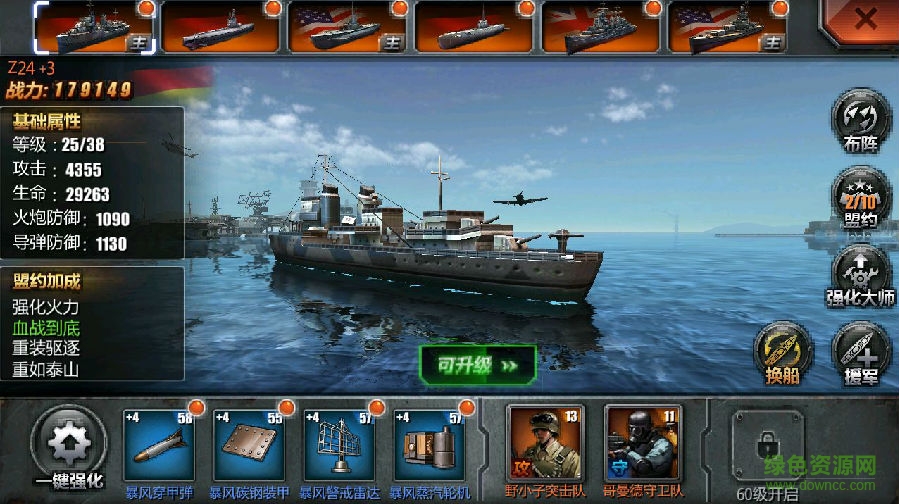
Task: Open the 暴风蒸汽轮机 steam turbine slot
Action: pyautogui.click(x=427, y=445)
